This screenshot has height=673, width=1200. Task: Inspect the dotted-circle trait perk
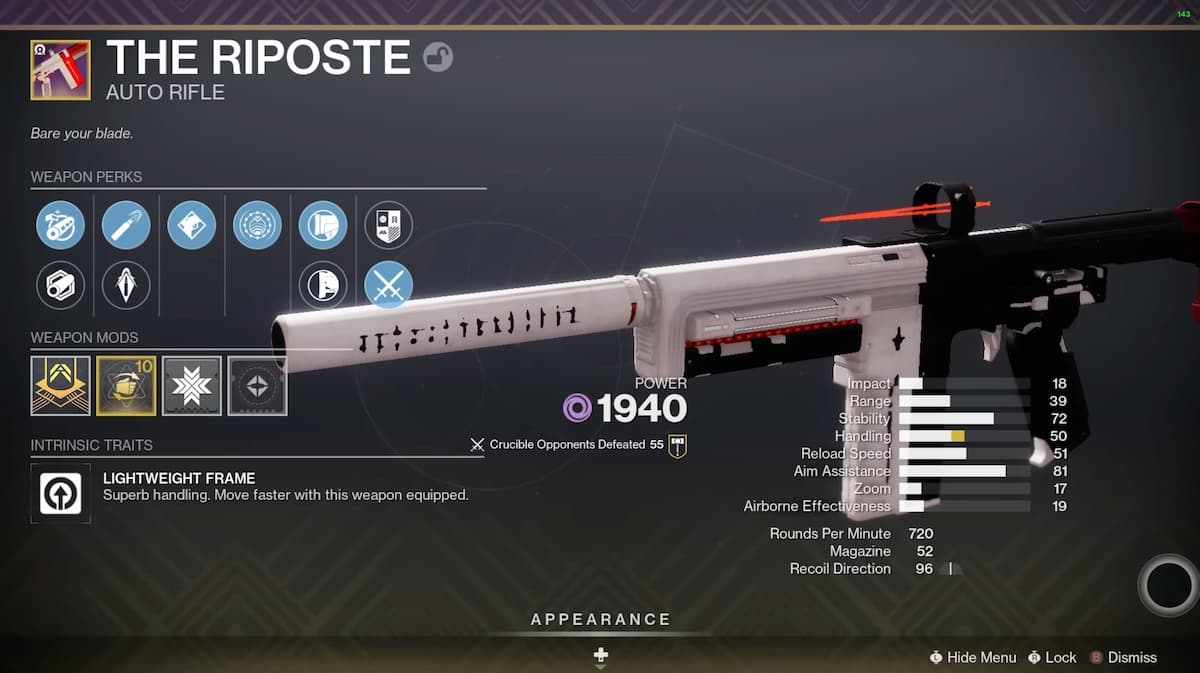257,225
